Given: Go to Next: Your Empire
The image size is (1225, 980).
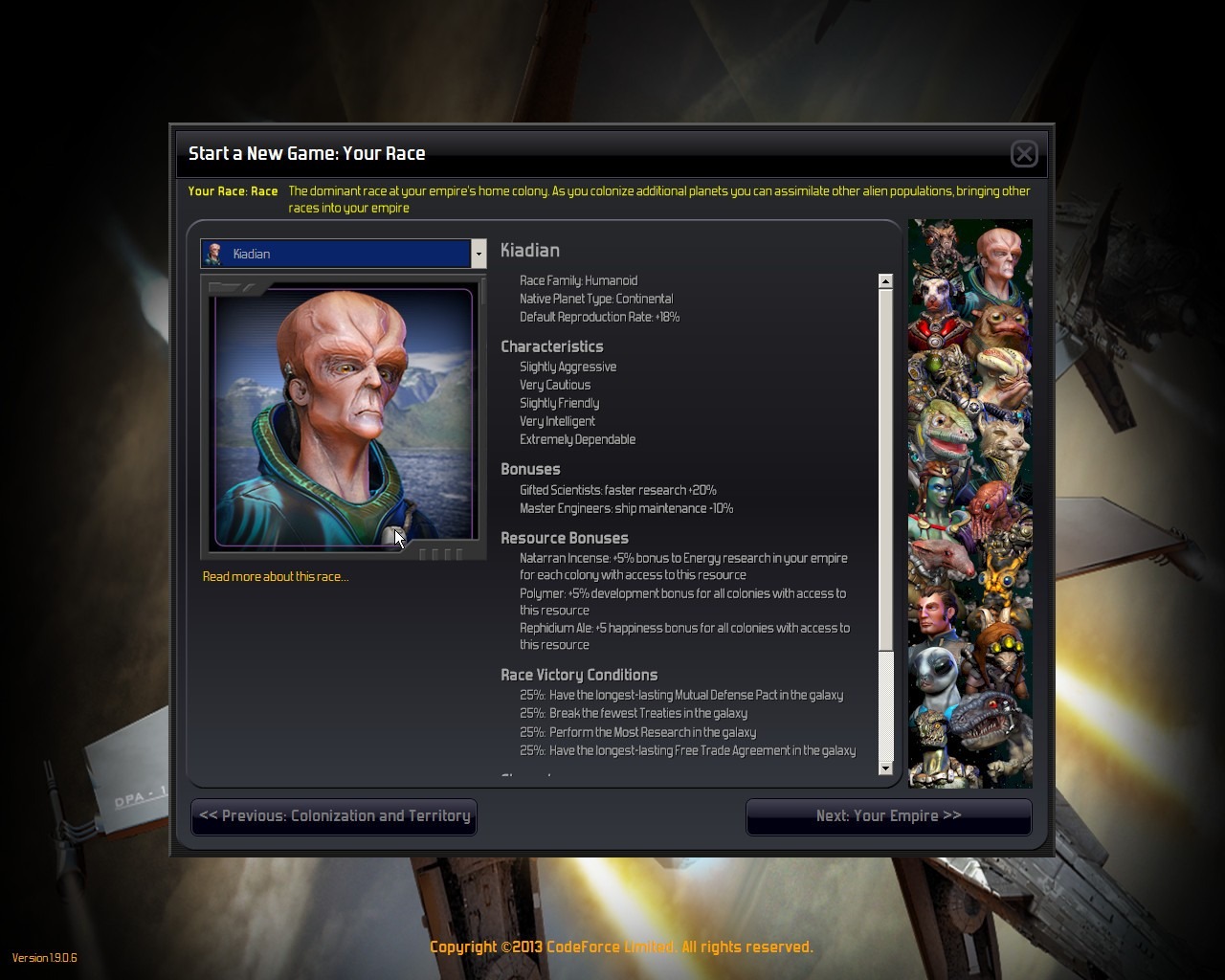Looking at the screenshot, I should click(888, 816).
